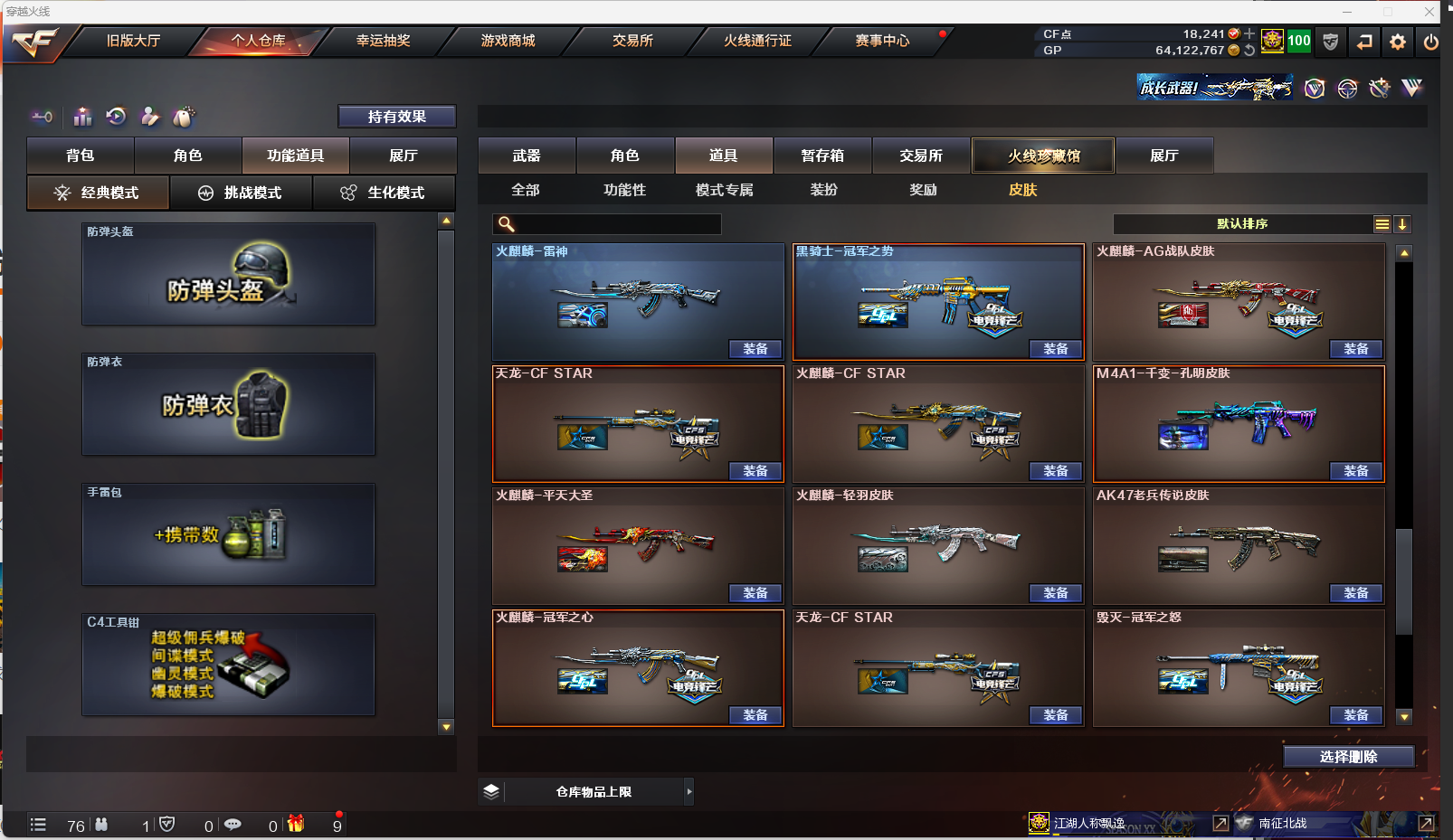This screenshot has width=1453, height=840.
Task: Open the 交易所 top menu entry
Action: click(x=632, y=41)
